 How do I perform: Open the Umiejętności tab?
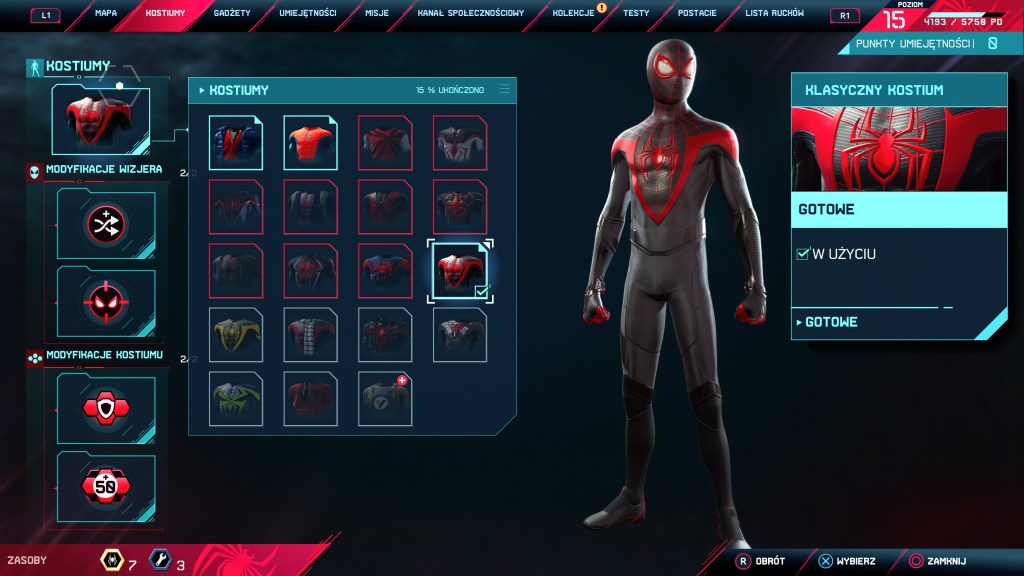click(308, 14)
